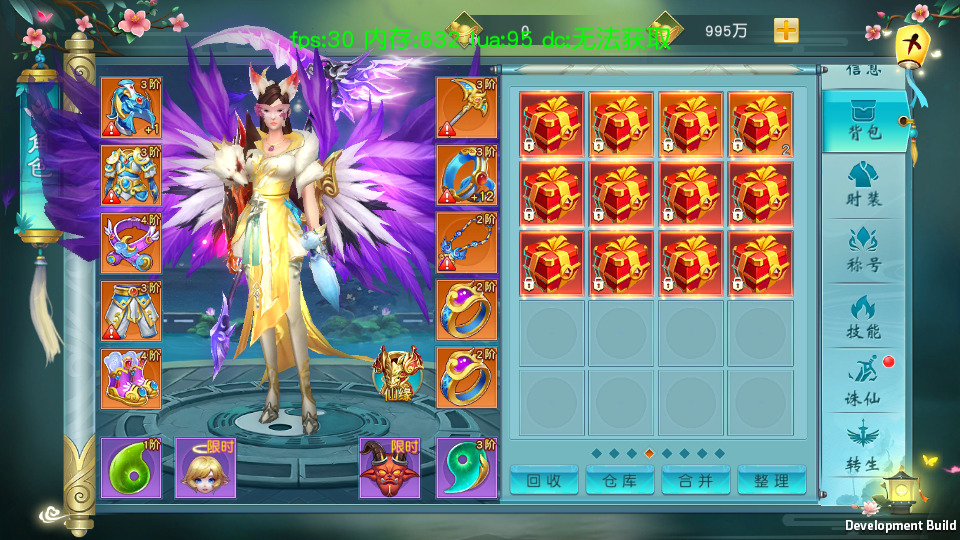Screen dimensions: 960x540
Task: Select the red demon mask slot
Action: pyautogui.click(x=390, y=468)
